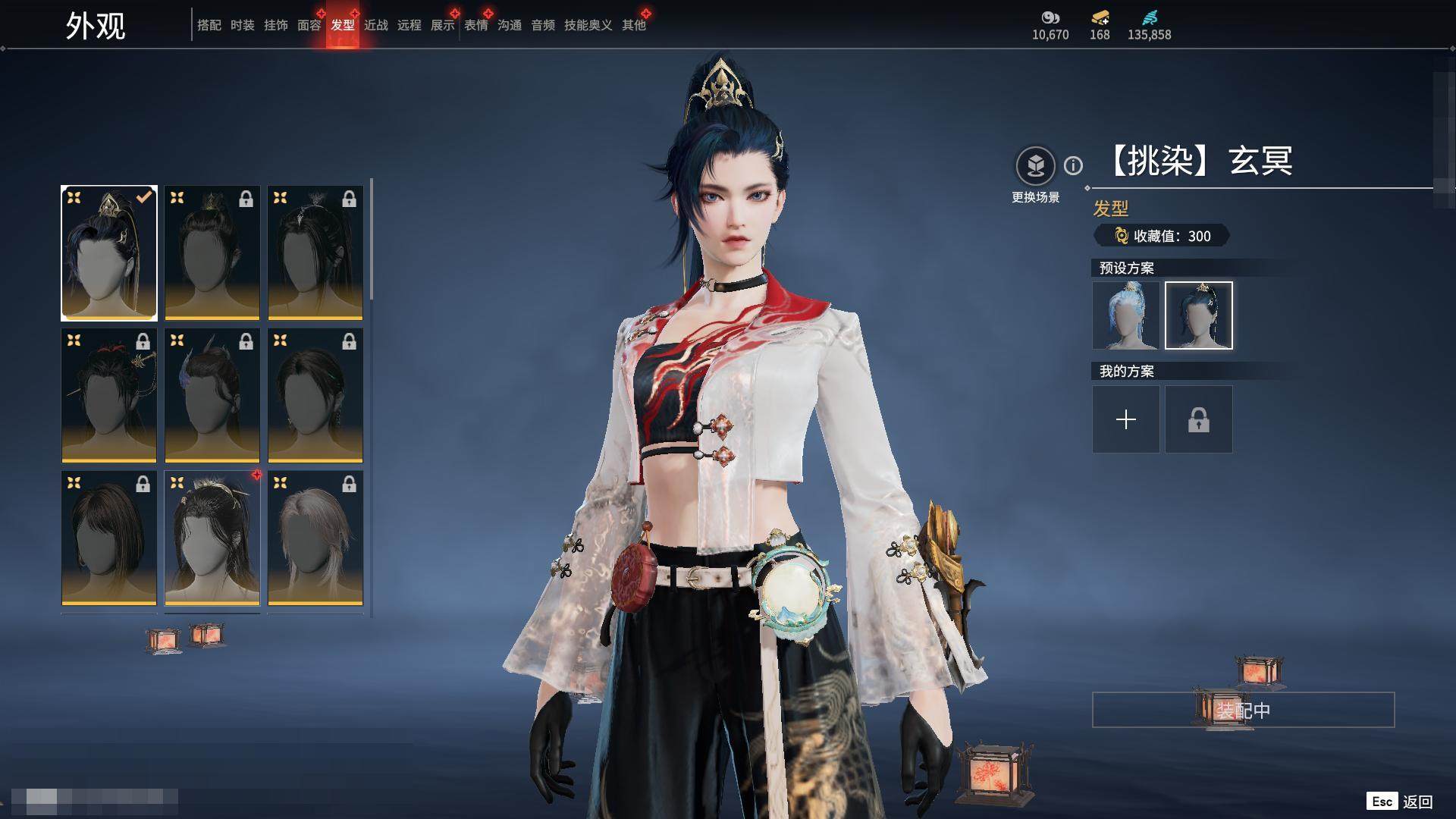
Task: Select the 其他 tab
Action: coord(633,25)
